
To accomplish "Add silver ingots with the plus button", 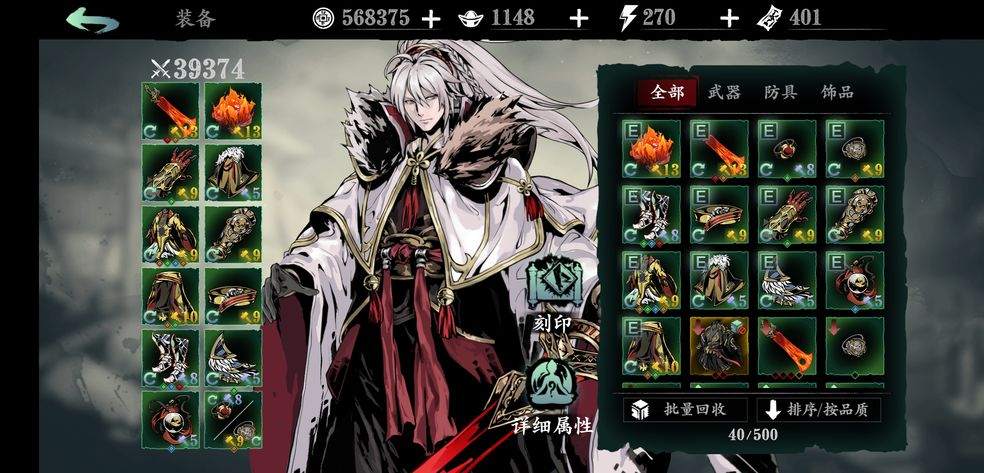I will pyautogui.click(x=578, y=18).
